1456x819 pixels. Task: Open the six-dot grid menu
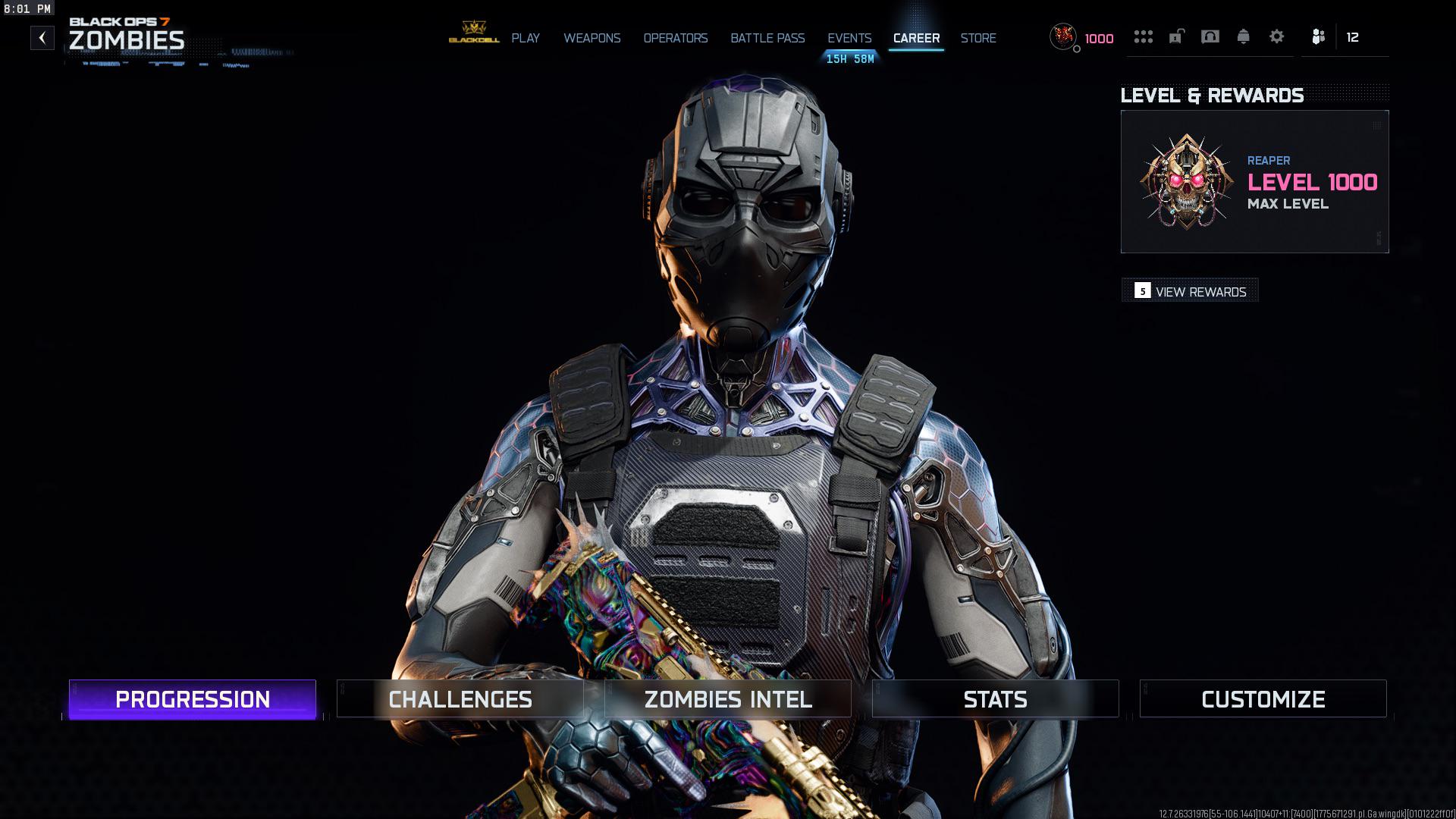point(1143,36)
